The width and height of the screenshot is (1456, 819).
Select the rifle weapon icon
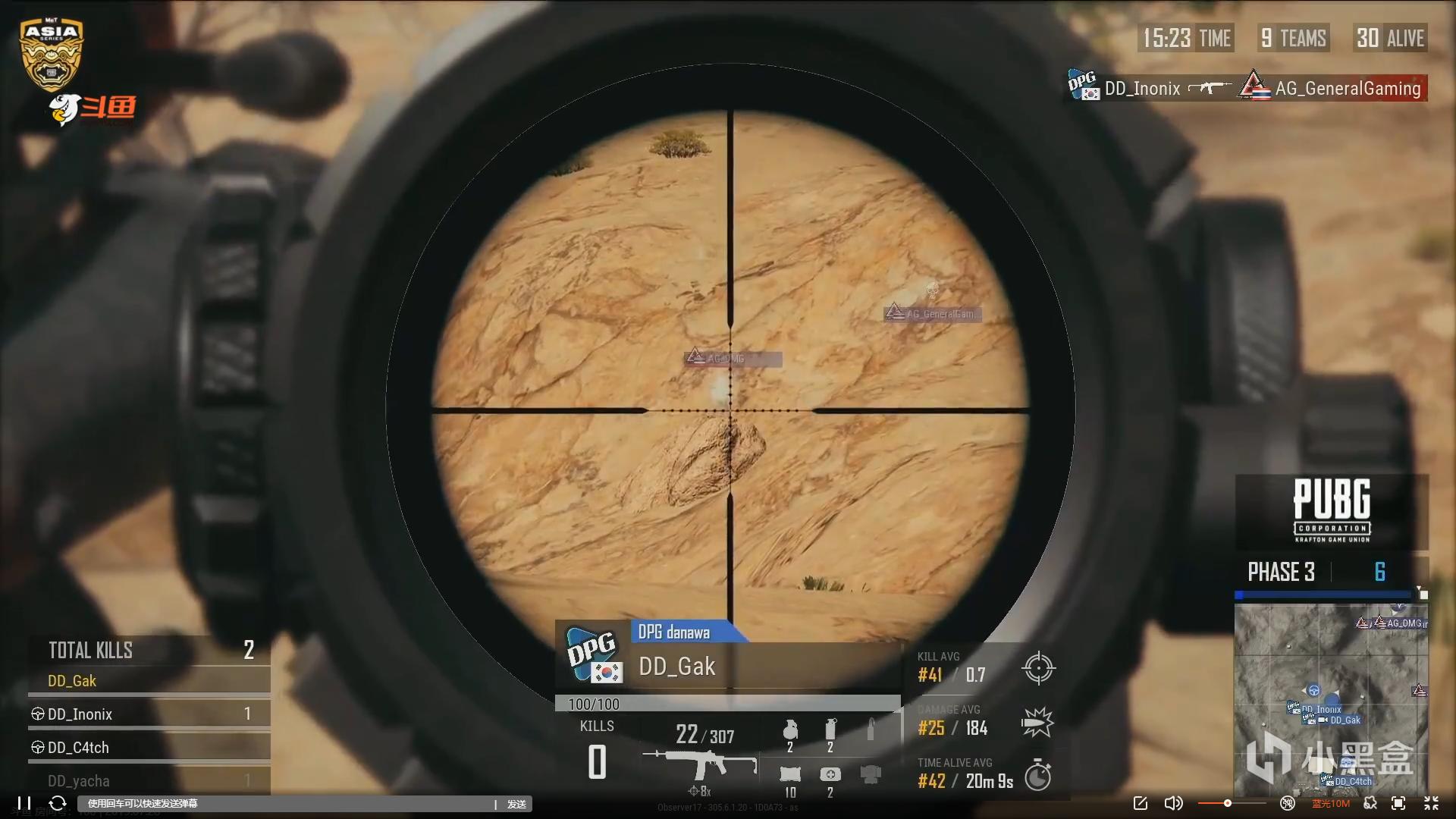(x=699, y=764)
